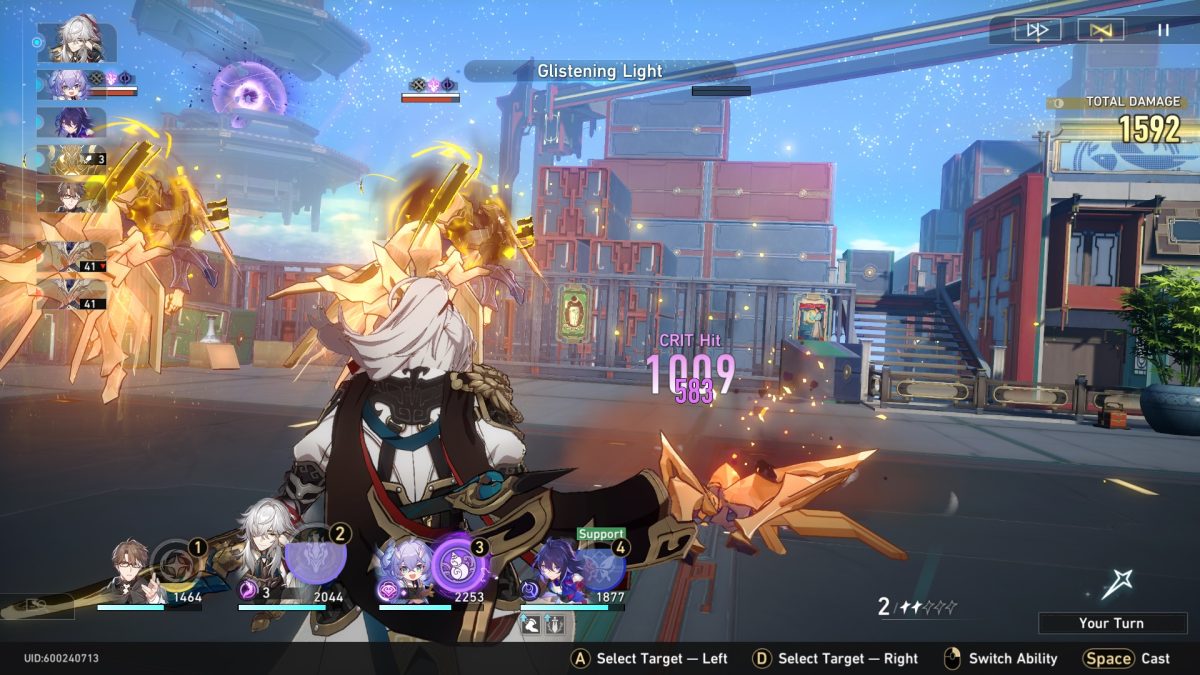
Task: Activate Jing Yuan's ultimate numbered 2
Action: coord(316,558)
